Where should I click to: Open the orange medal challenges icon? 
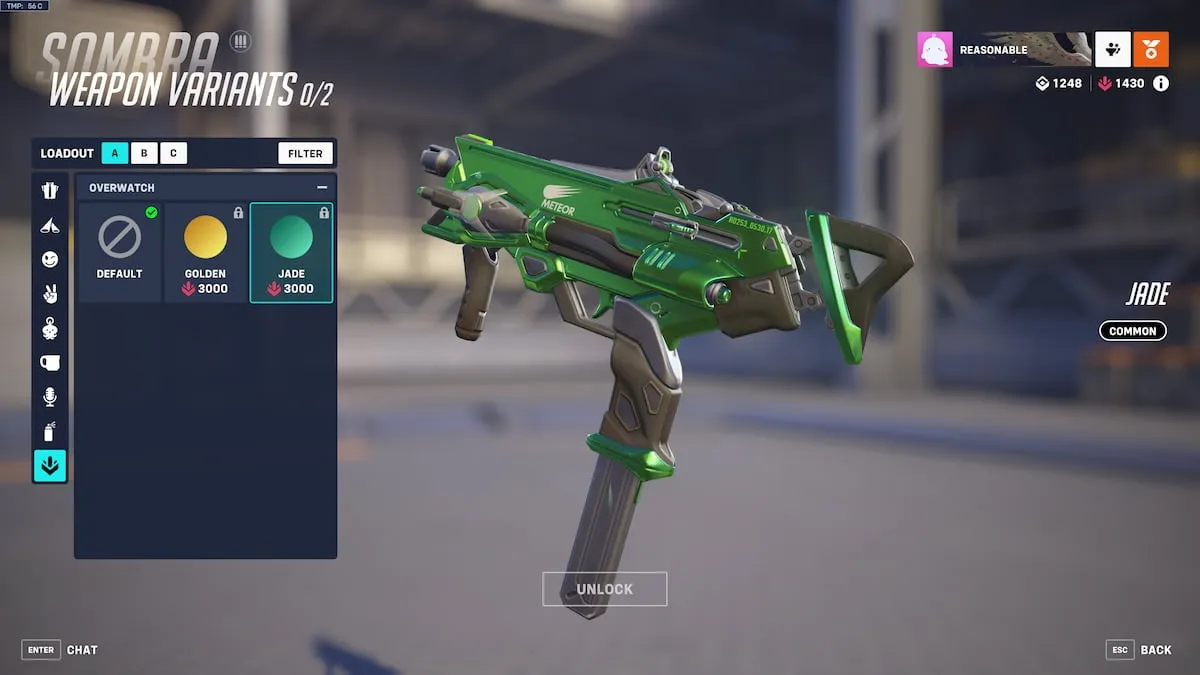pyautogui.click(x=1151, y=49)
